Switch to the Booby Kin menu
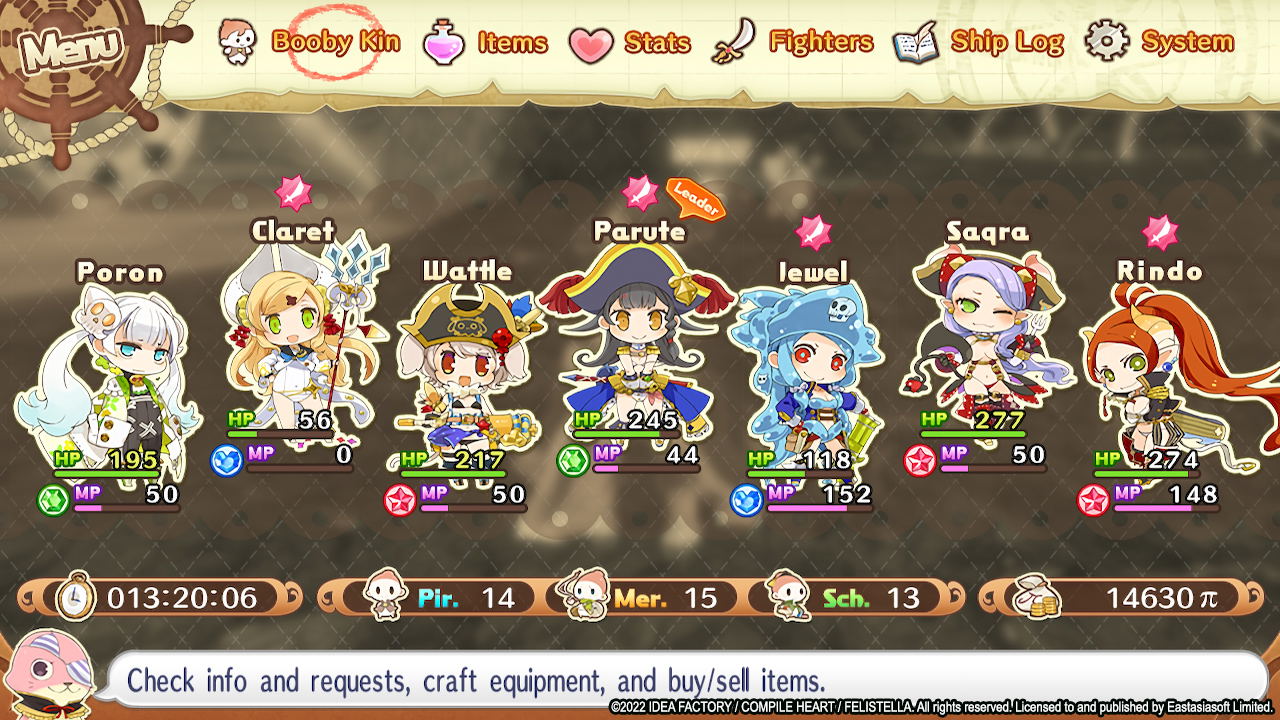 pos(336,42)
